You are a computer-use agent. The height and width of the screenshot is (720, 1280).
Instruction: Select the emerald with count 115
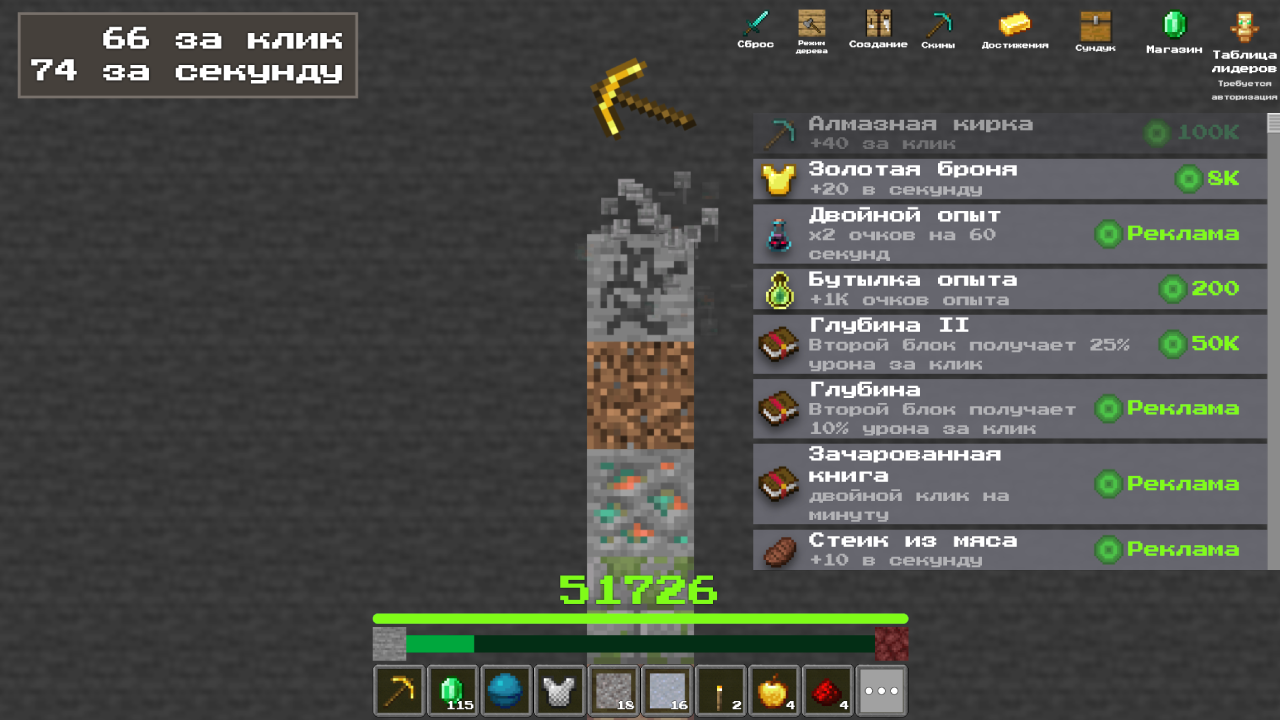point(452,690)
